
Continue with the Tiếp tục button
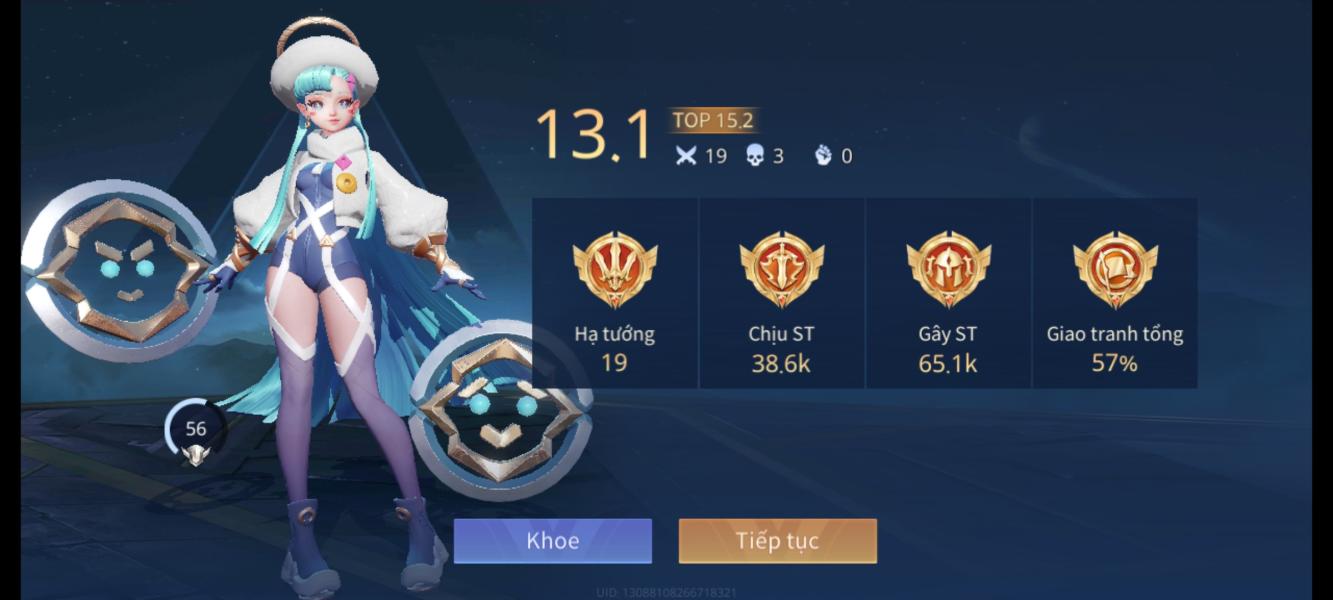(777, 541)
